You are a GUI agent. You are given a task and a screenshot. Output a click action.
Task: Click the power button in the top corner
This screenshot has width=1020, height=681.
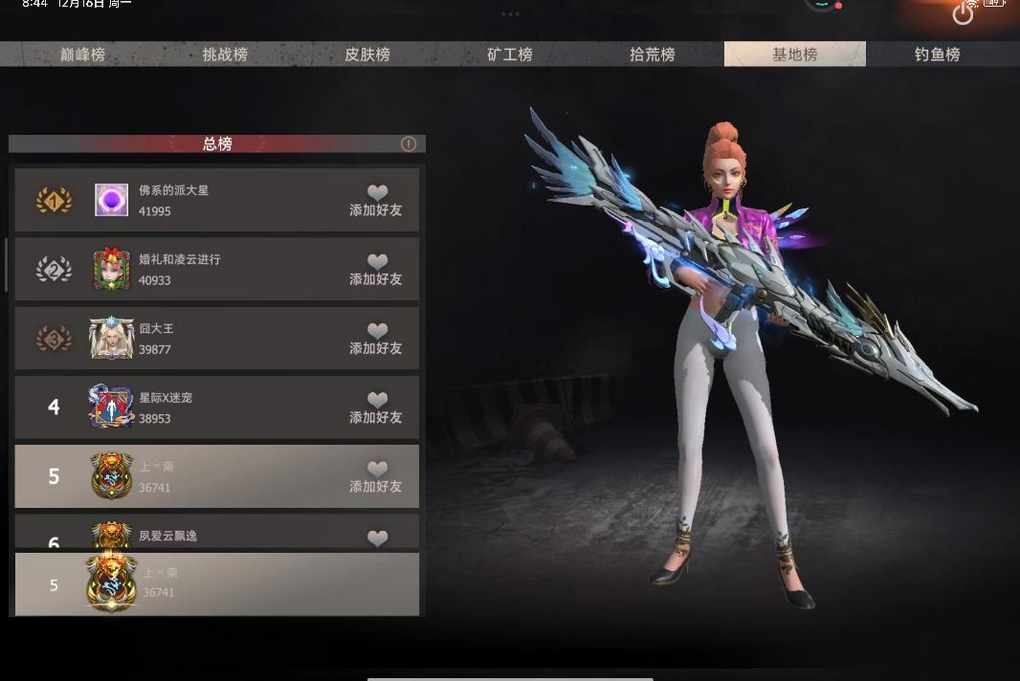click(x=963, y=14)
